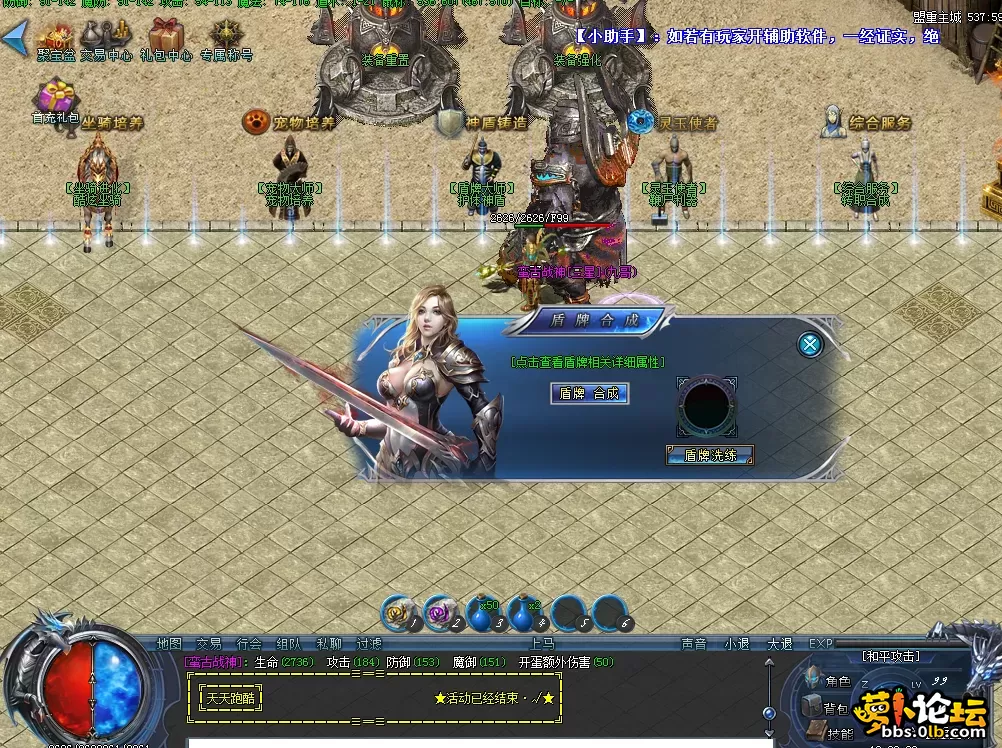
Task: Open the 交易中心 trade center
Action: pyautogui.click(x=106, y=41)
